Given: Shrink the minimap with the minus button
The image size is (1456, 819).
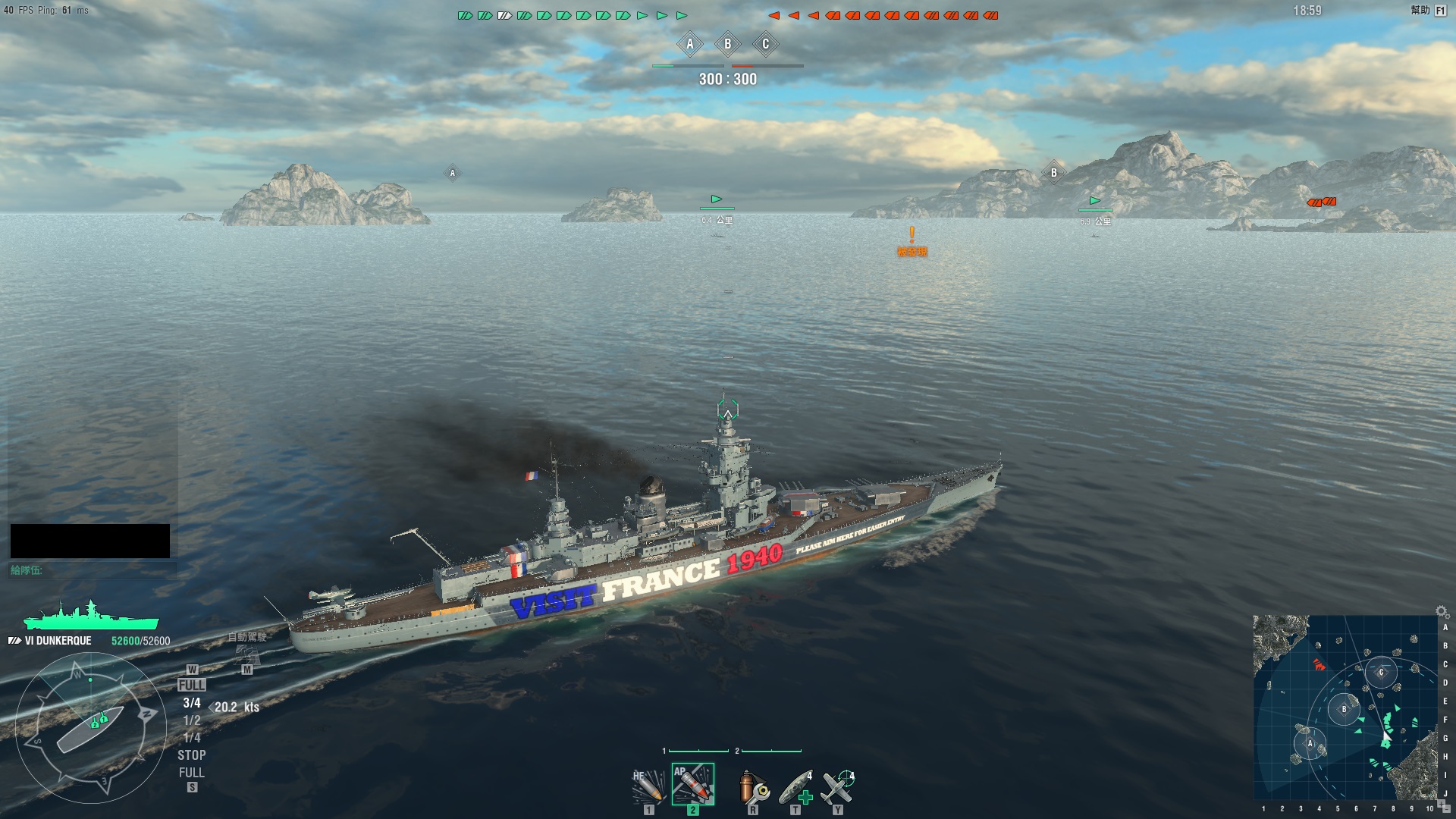Looking at the screenshot, I should coord(1446,808).
